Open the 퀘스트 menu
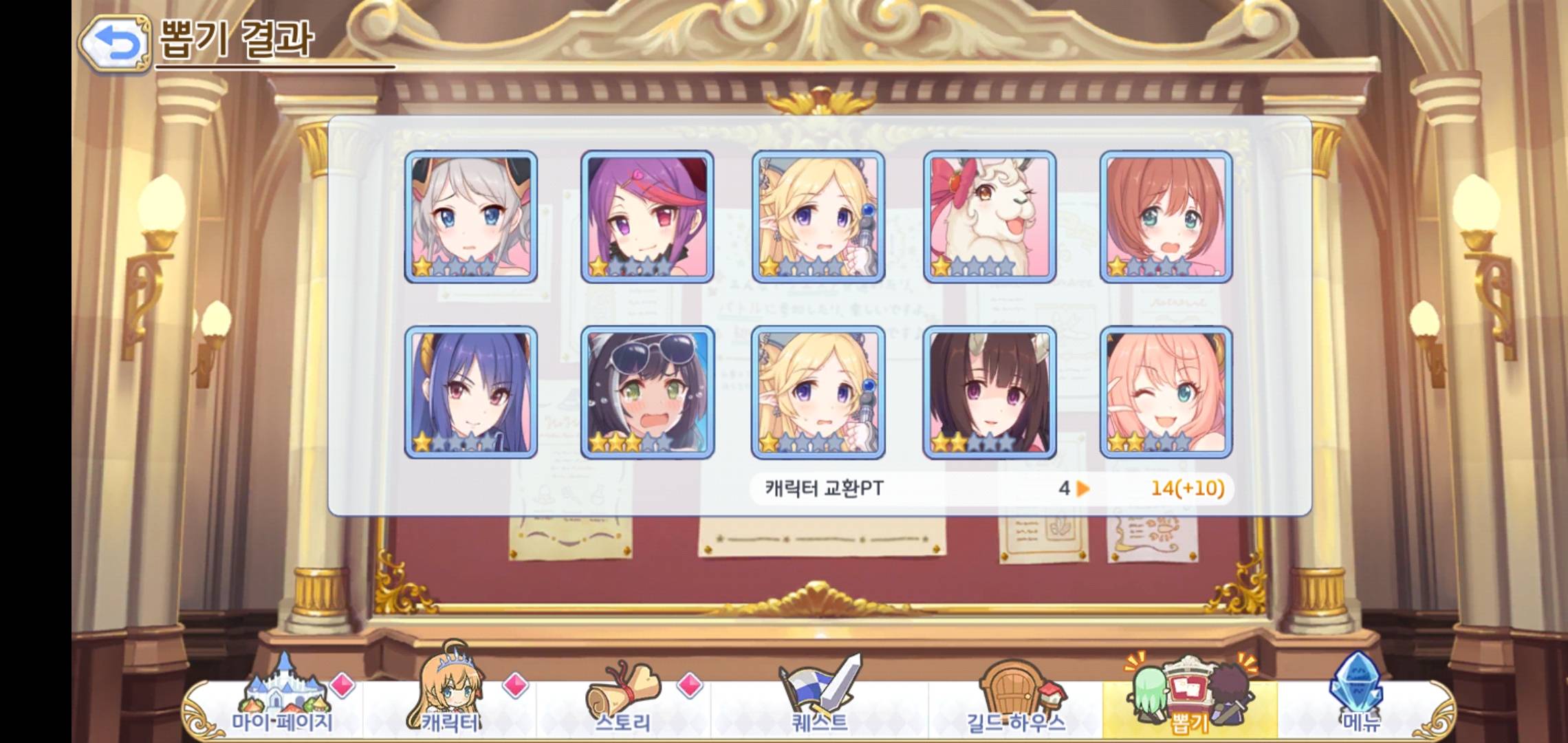Screen dimensions: 1568x743 820,695
